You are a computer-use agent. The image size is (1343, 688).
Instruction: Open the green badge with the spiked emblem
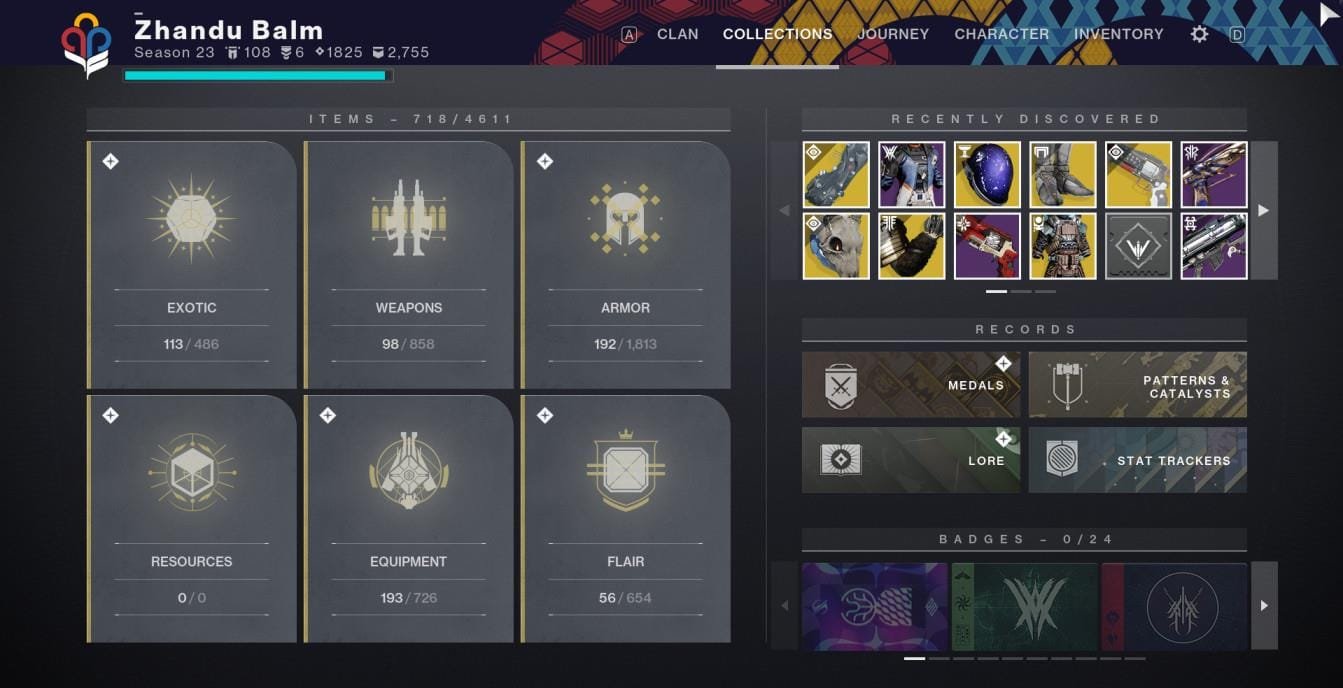pyautogui.click(x=1024, y=605)
